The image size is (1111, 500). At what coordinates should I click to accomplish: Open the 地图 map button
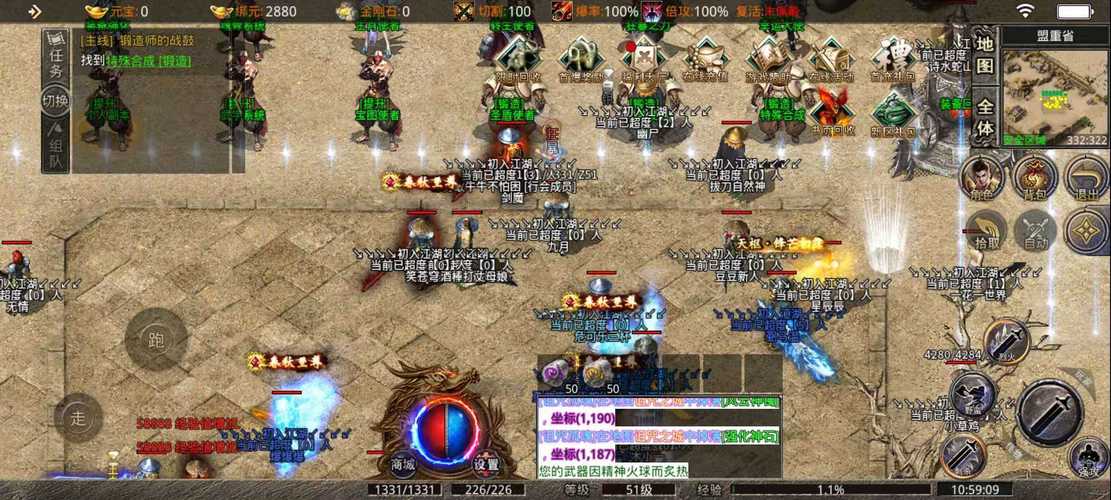tap(985, 54)
